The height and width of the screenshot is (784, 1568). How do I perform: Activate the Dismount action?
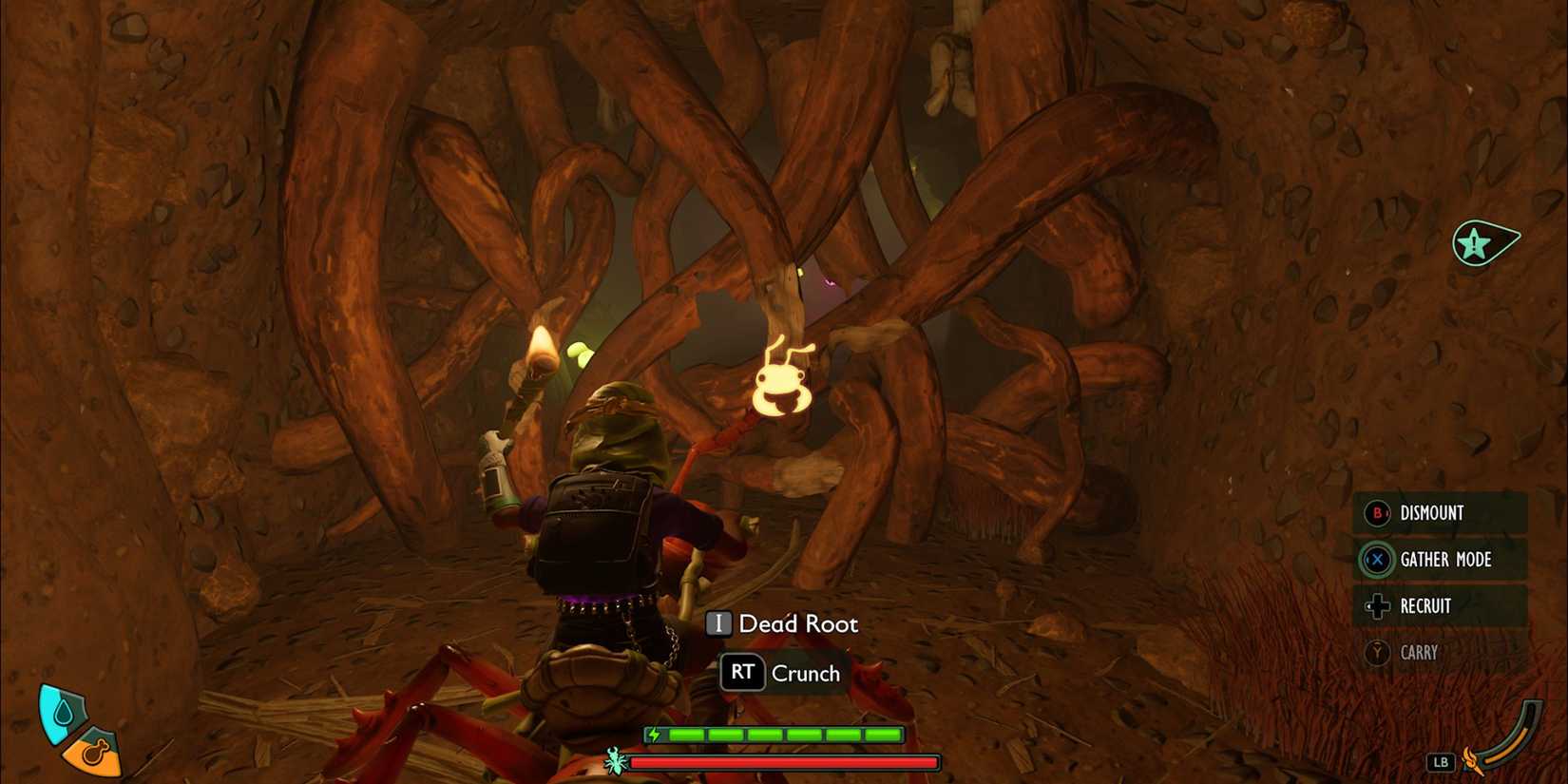click(1431, 513)
